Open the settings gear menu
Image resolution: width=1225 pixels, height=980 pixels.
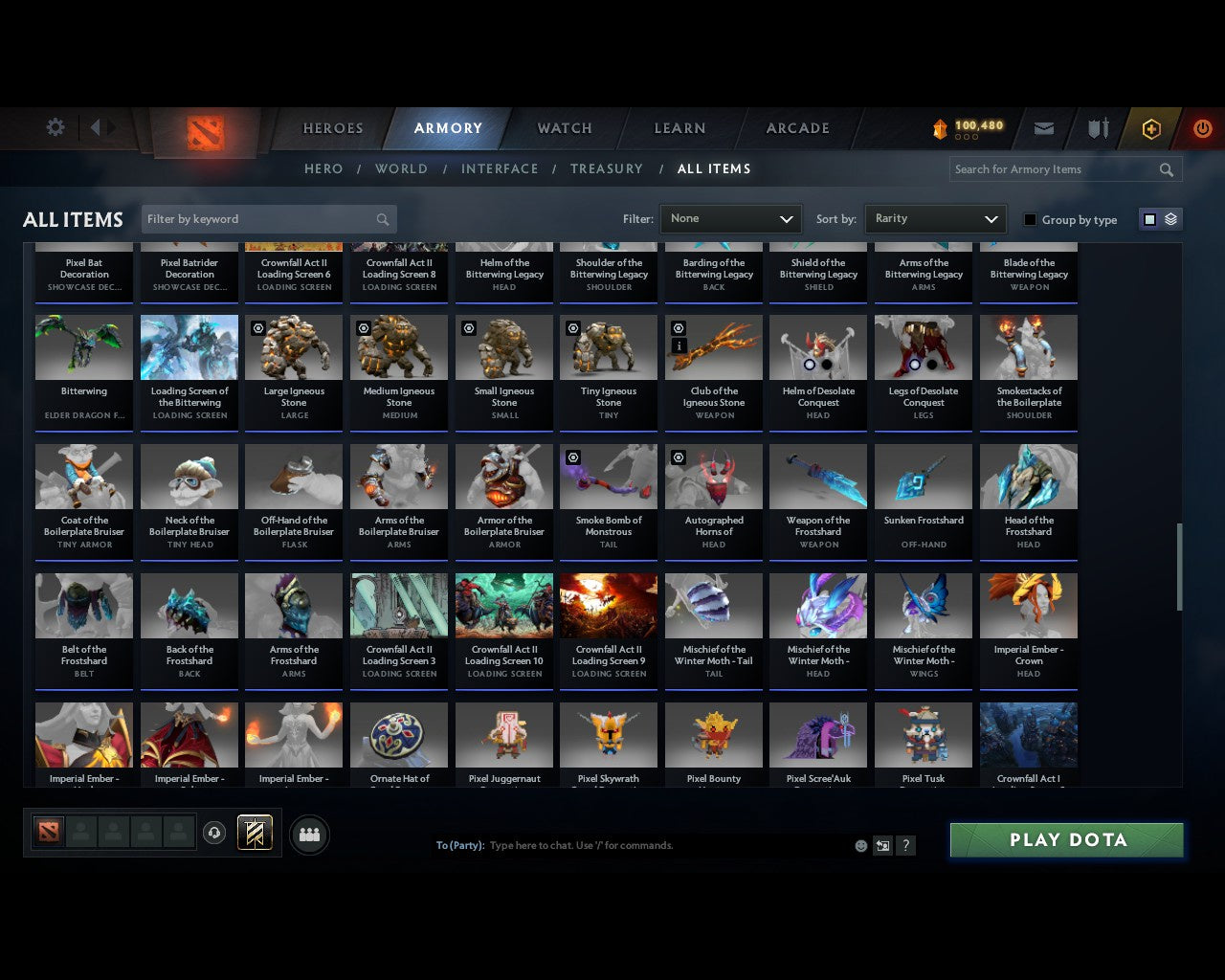coord(55,127)
